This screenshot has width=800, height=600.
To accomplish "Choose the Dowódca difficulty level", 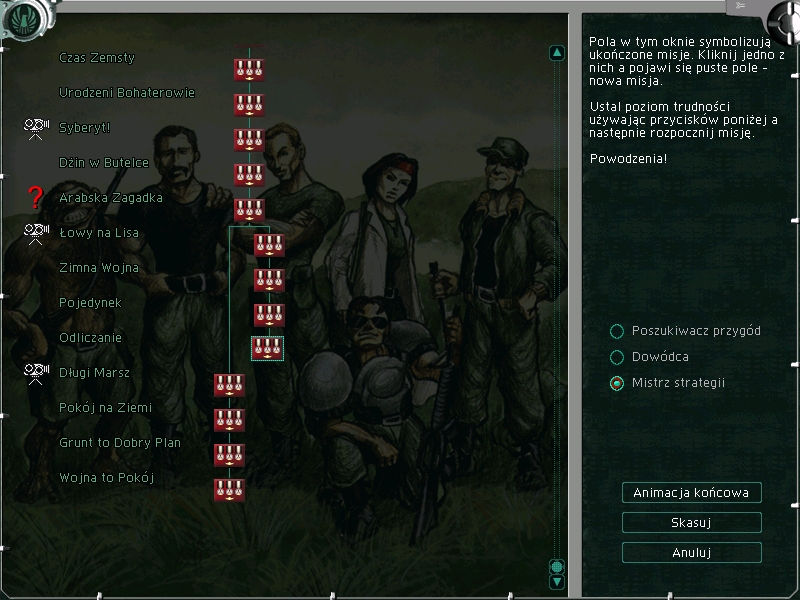I will [x=617, y=357].
